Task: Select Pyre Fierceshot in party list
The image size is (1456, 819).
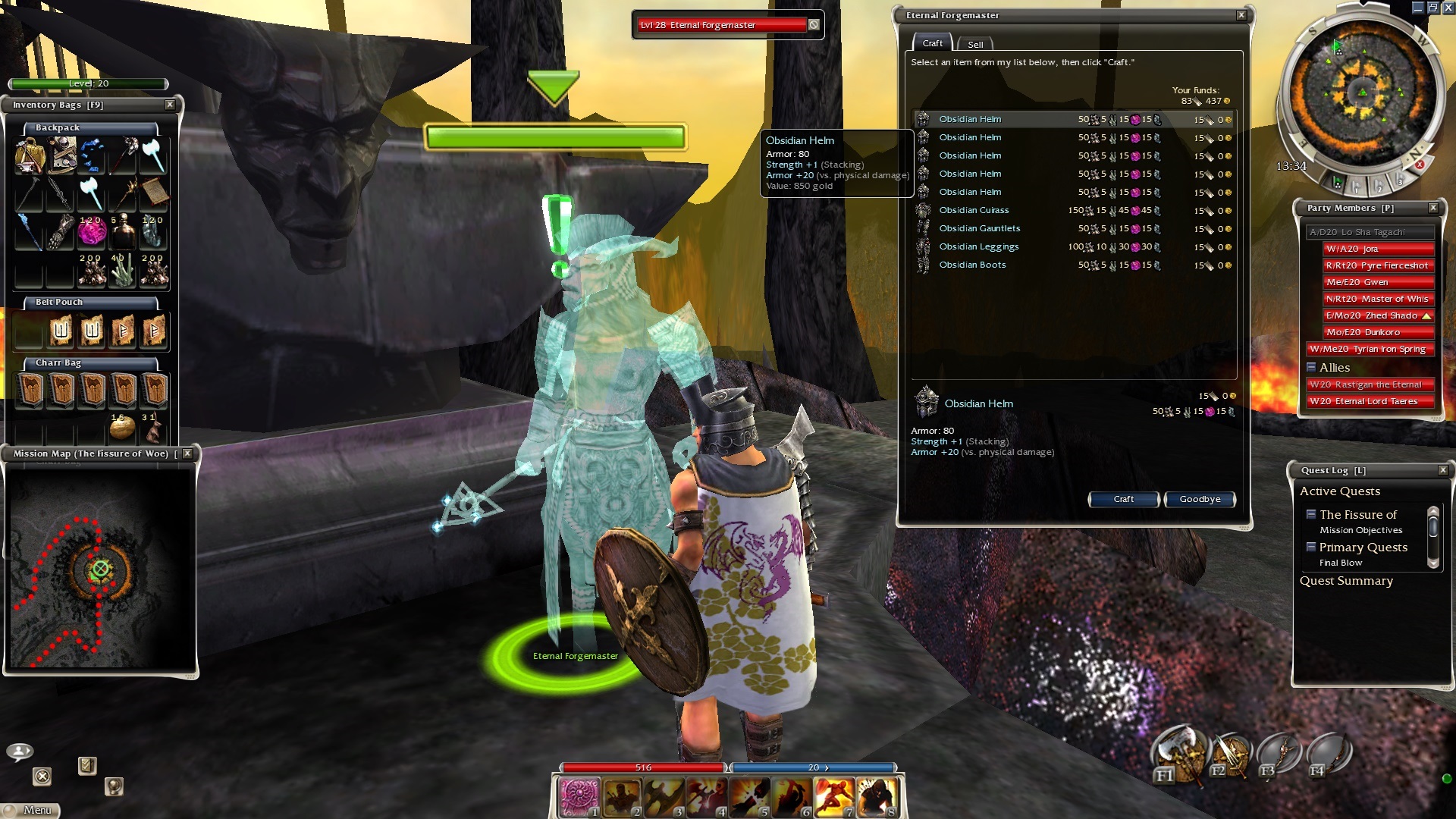Action: point(1378,265)
